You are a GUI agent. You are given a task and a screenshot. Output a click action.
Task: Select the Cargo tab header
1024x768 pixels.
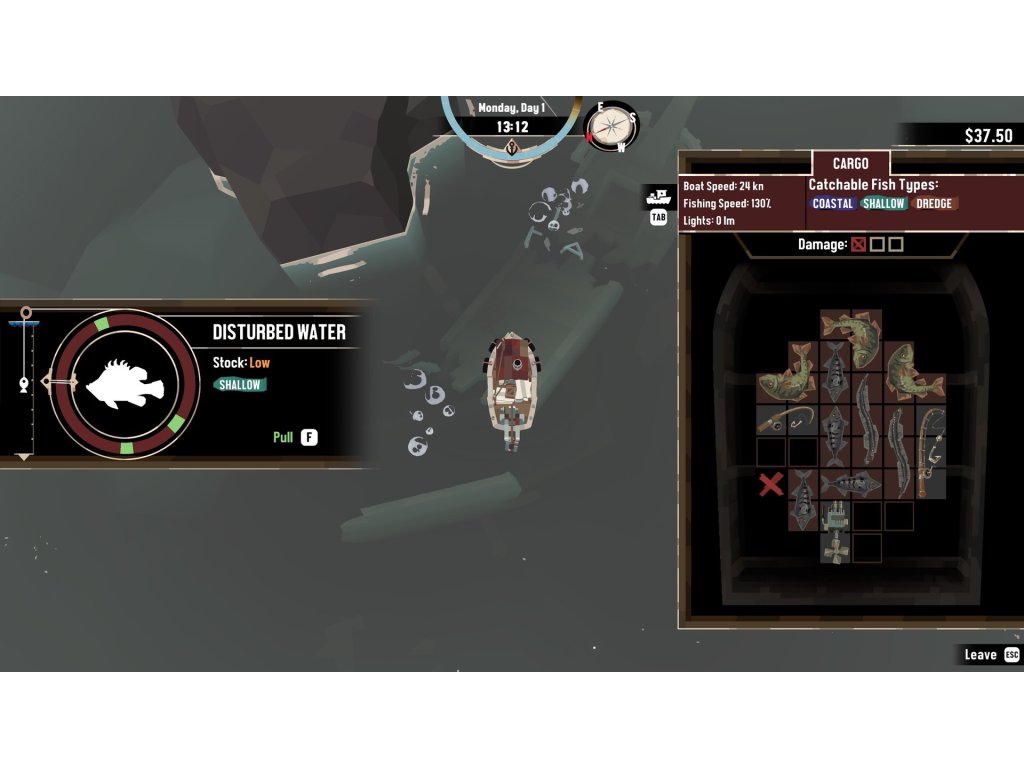(x=850, y=163)
